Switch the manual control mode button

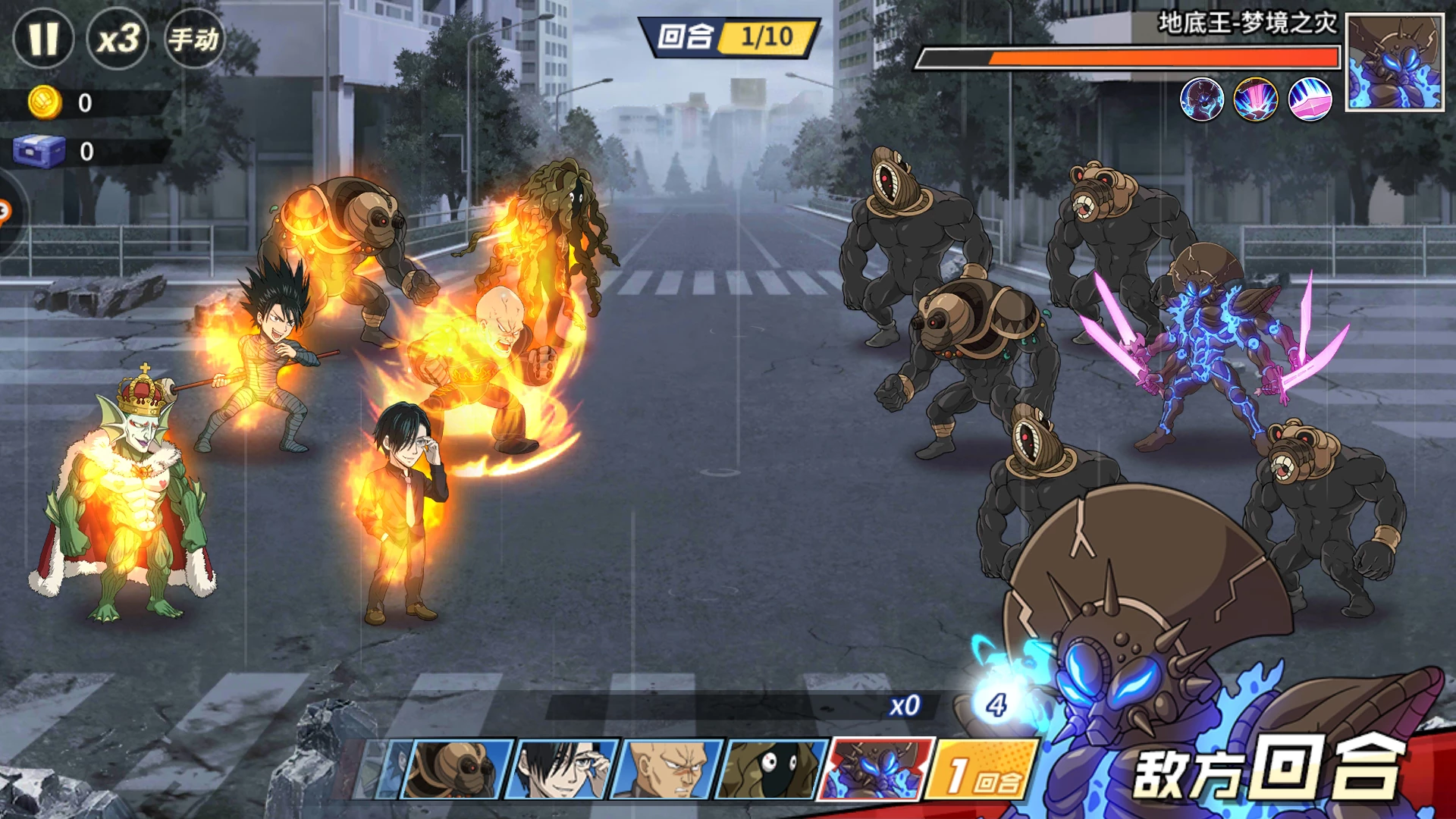click(x=193, y=38)
